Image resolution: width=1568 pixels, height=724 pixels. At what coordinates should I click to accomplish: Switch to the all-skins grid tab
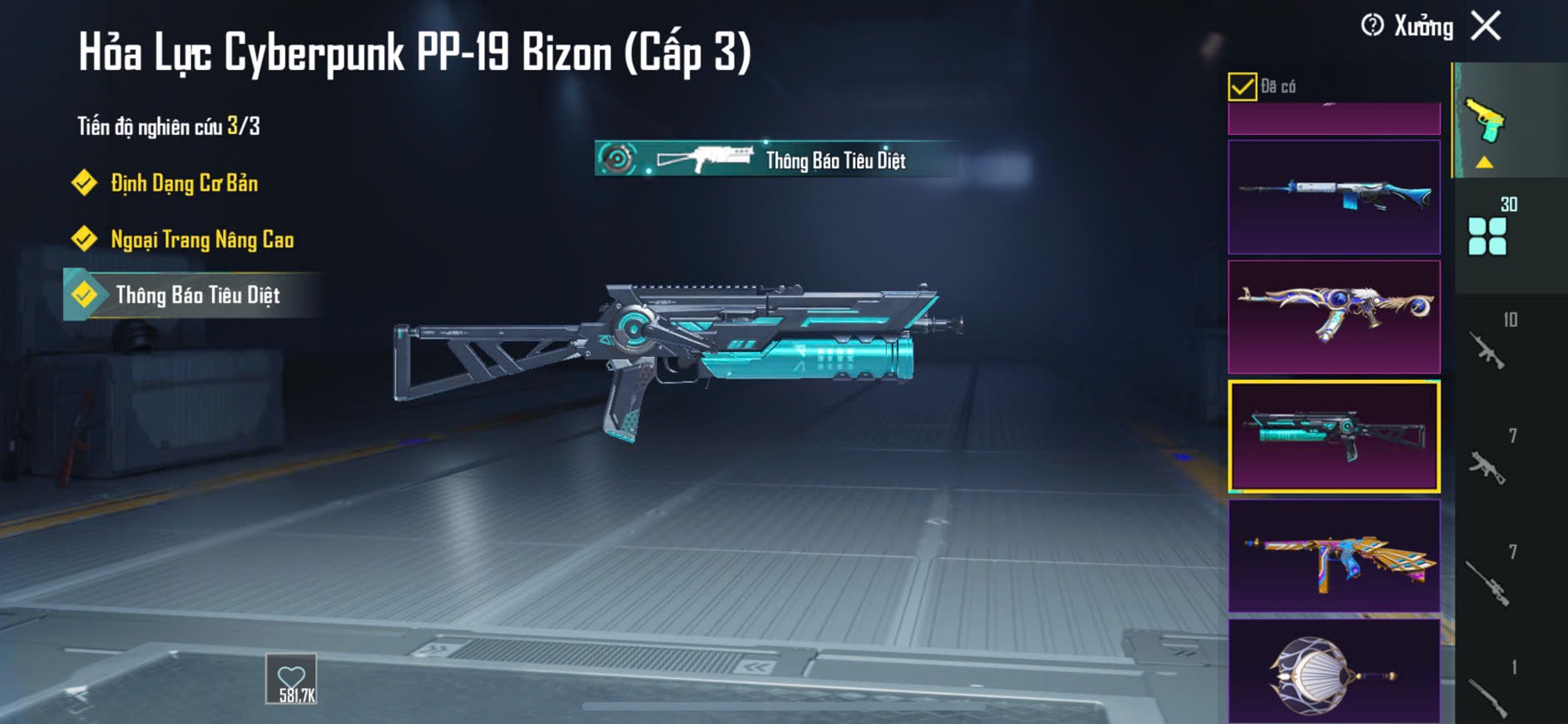pyautogui.click(x=1488, y=234)
